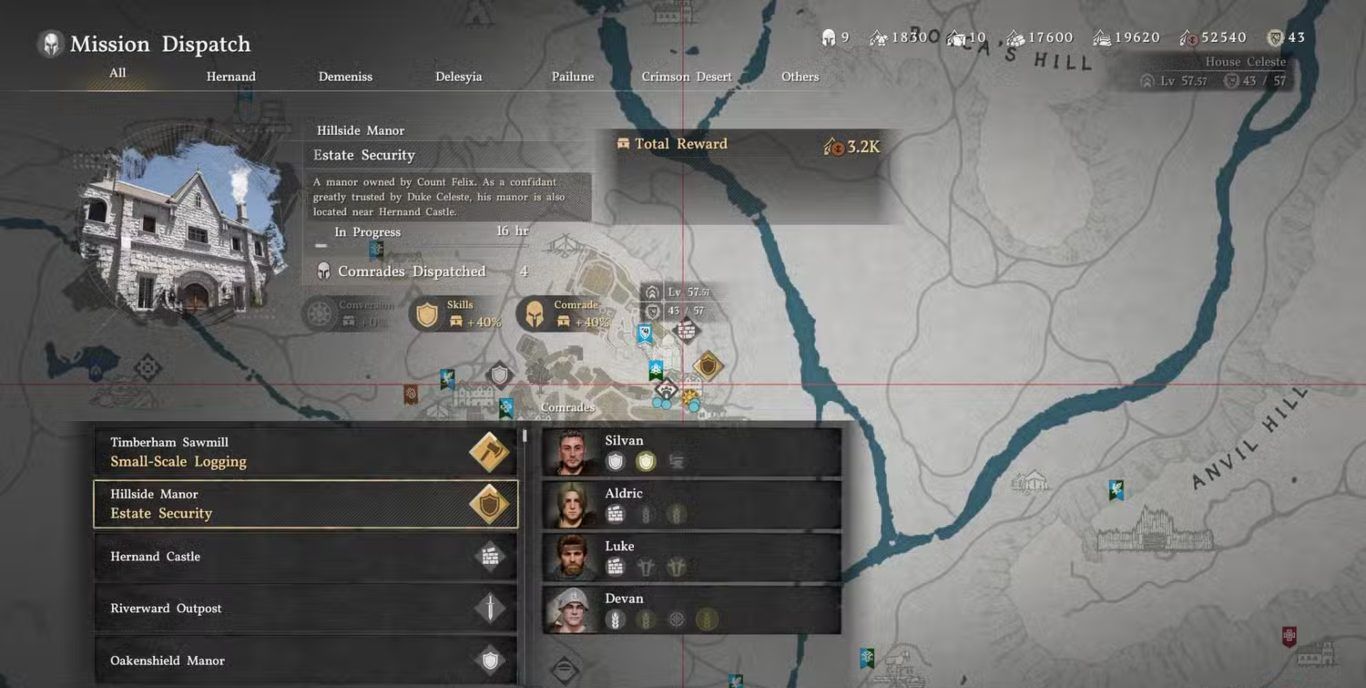Select the Oakenshield Manor mission row
Screen dimensions: 1366x688
[x=305, y=661]
